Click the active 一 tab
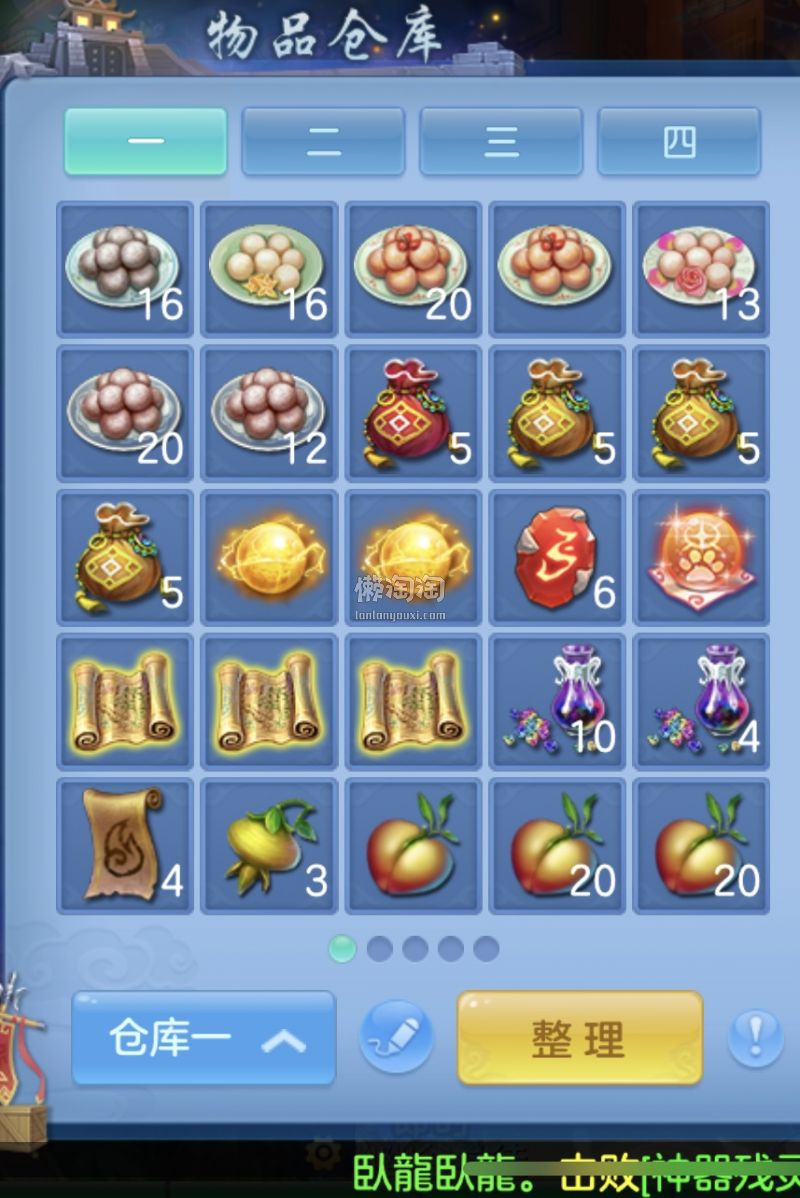The width and height of the screenshot is (800, 1198). pos(146,142)
